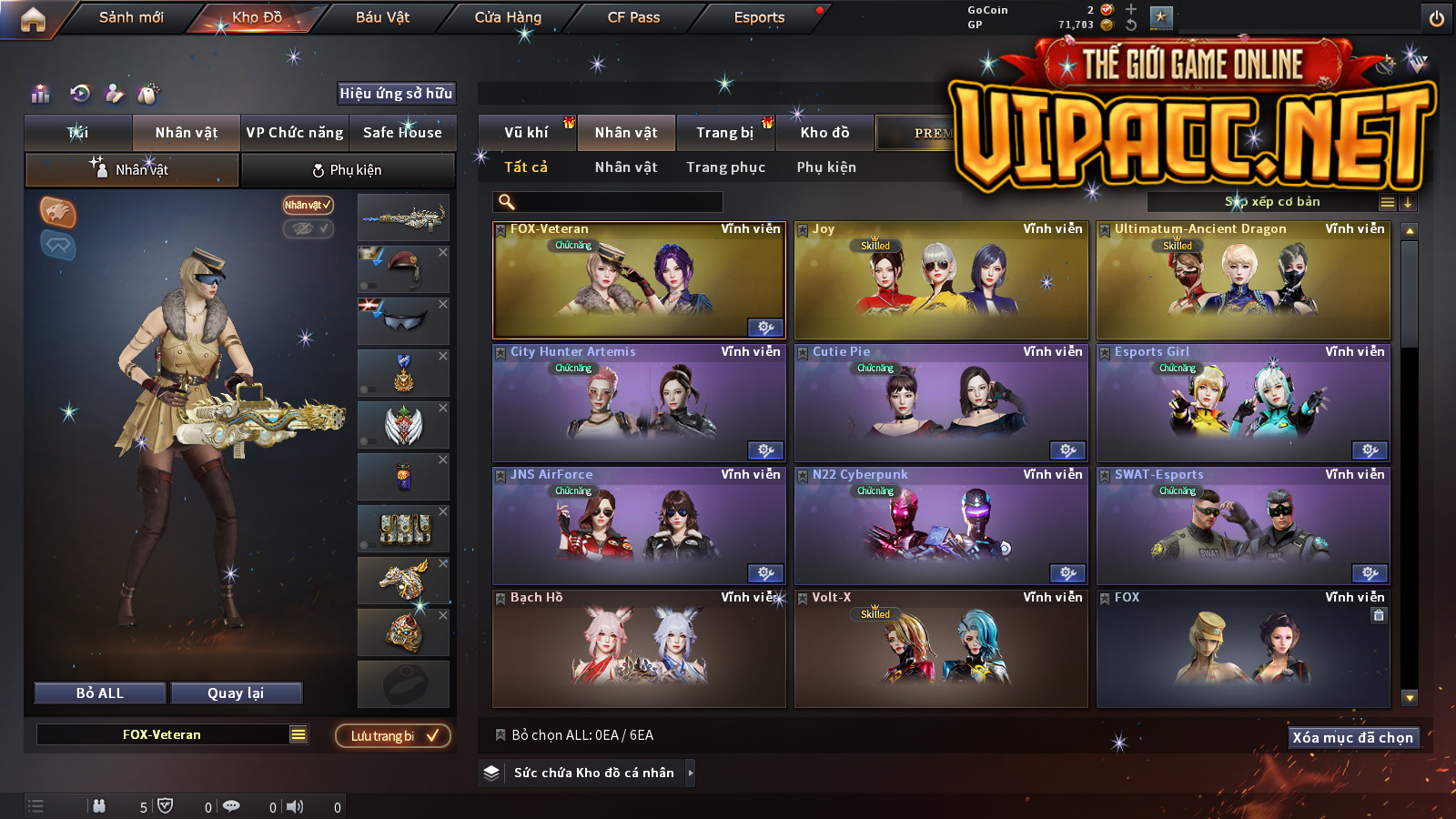Switch to VP Chức năng tab
1456x819 pixels.
click(295, 133)
